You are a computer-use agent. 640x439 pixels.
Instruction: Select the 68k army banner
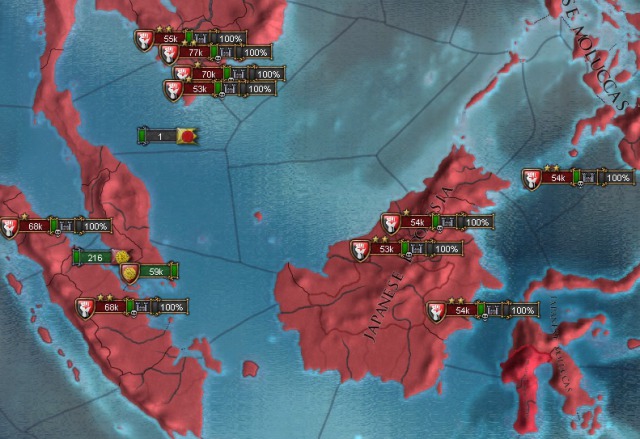(x=36, y=226)
